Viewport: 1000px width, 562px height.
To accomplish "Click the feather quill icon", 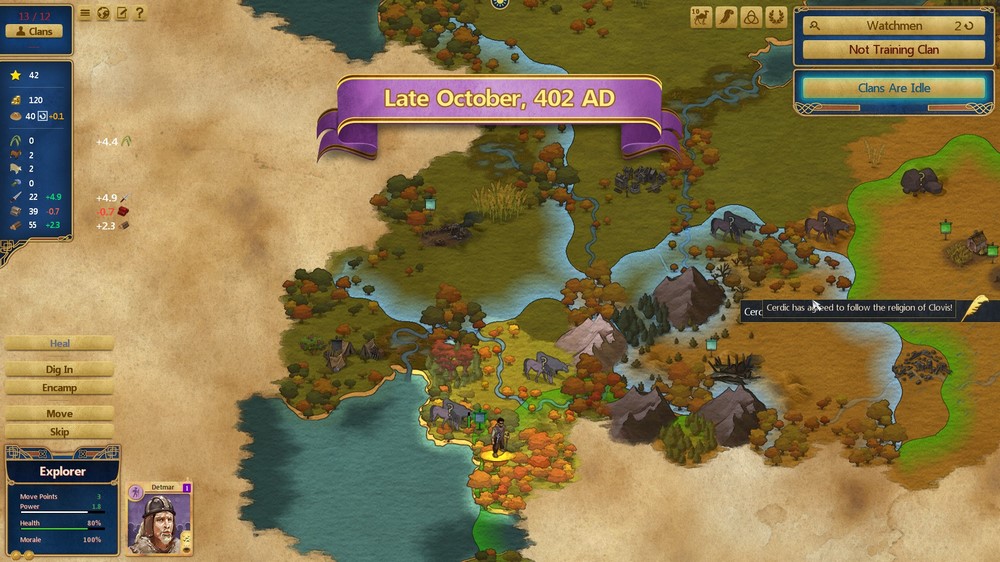I will coord(725,17).
